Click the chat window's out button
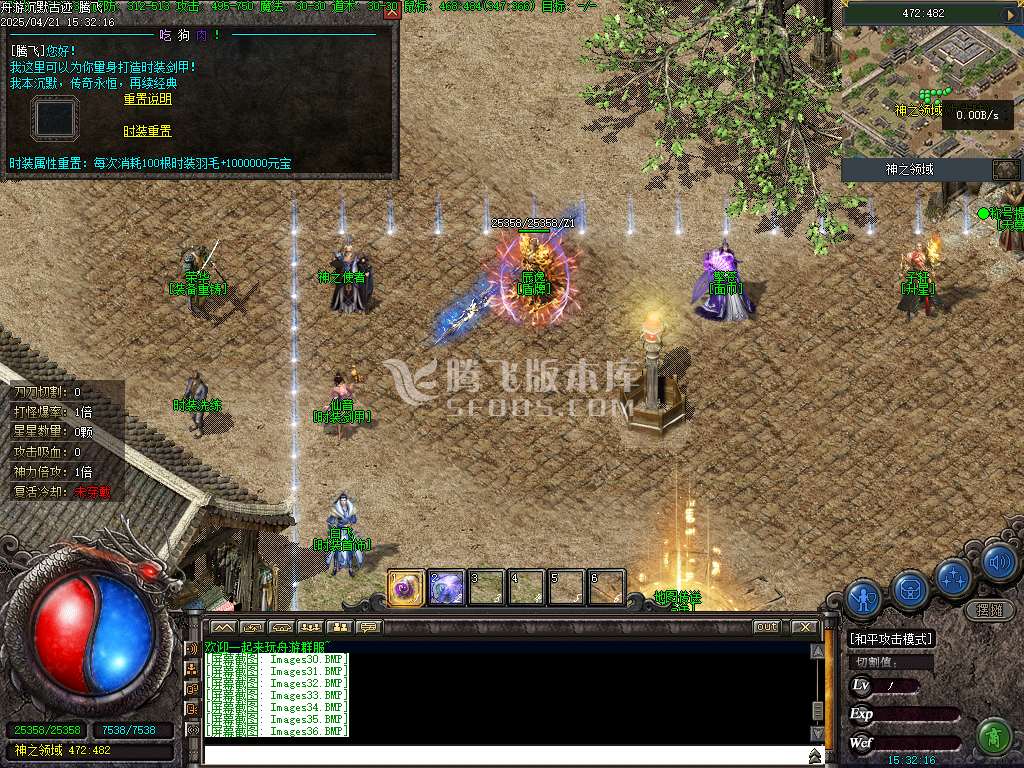Viewport: 1024px width, 768px height. 767,627
